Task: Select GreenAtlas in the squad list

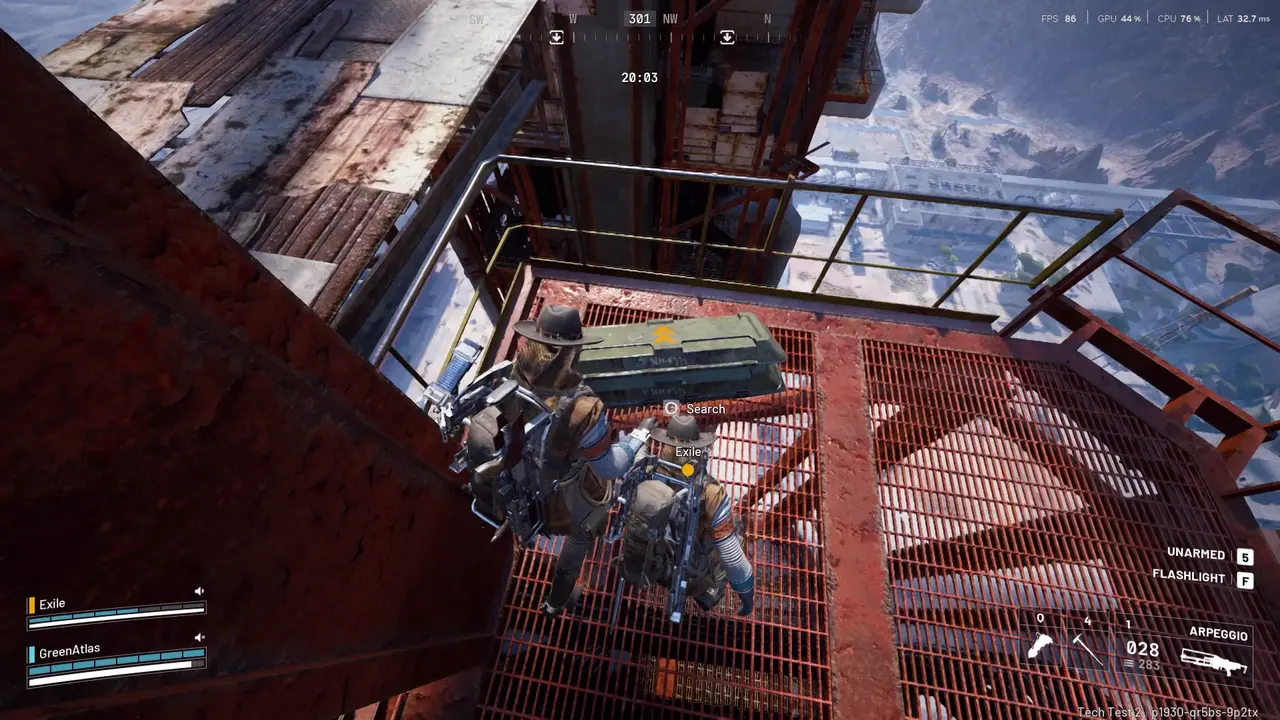Action: click(69, 652)
